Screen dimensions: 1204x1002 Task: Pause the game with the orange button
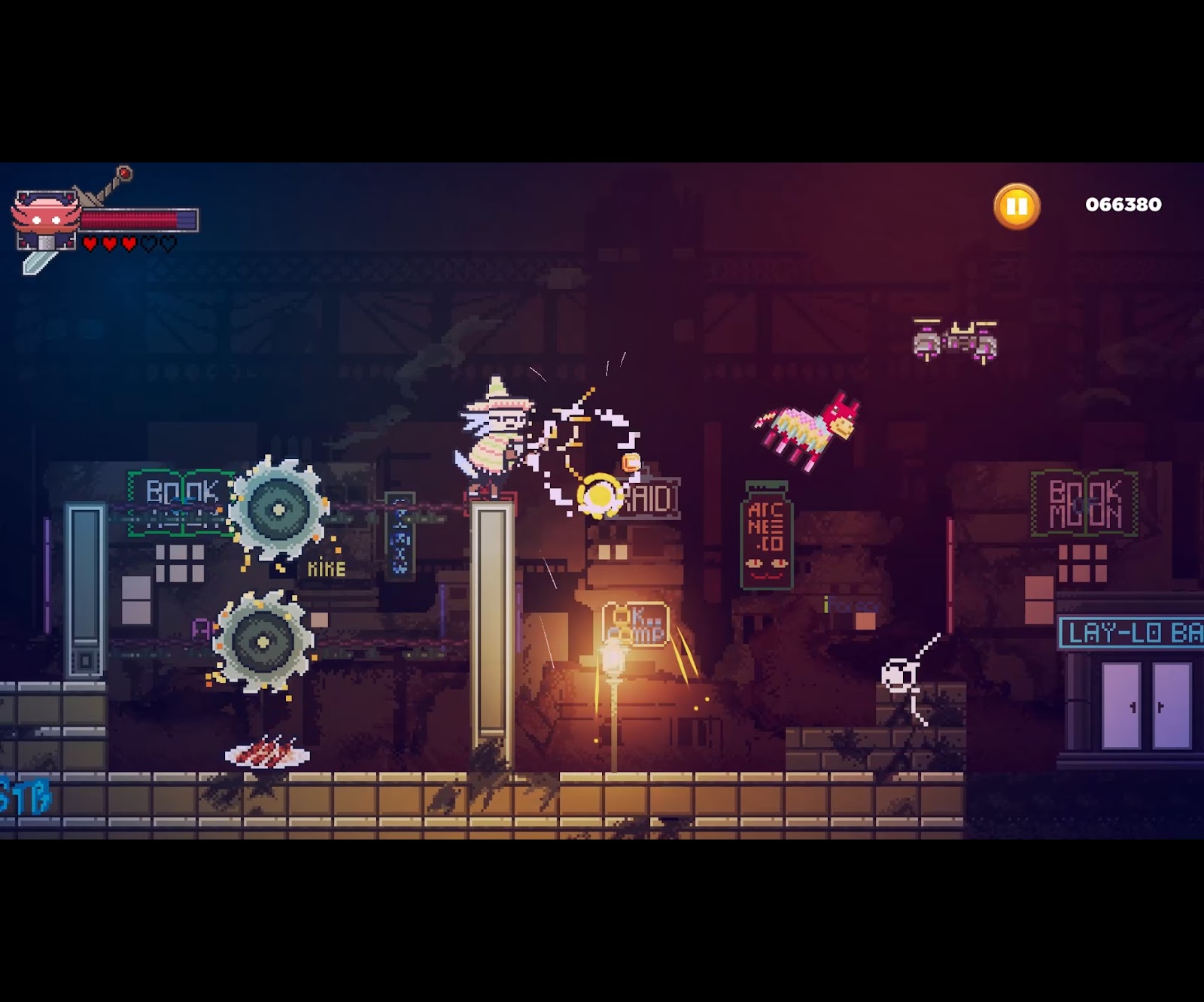coord(1017,206)
